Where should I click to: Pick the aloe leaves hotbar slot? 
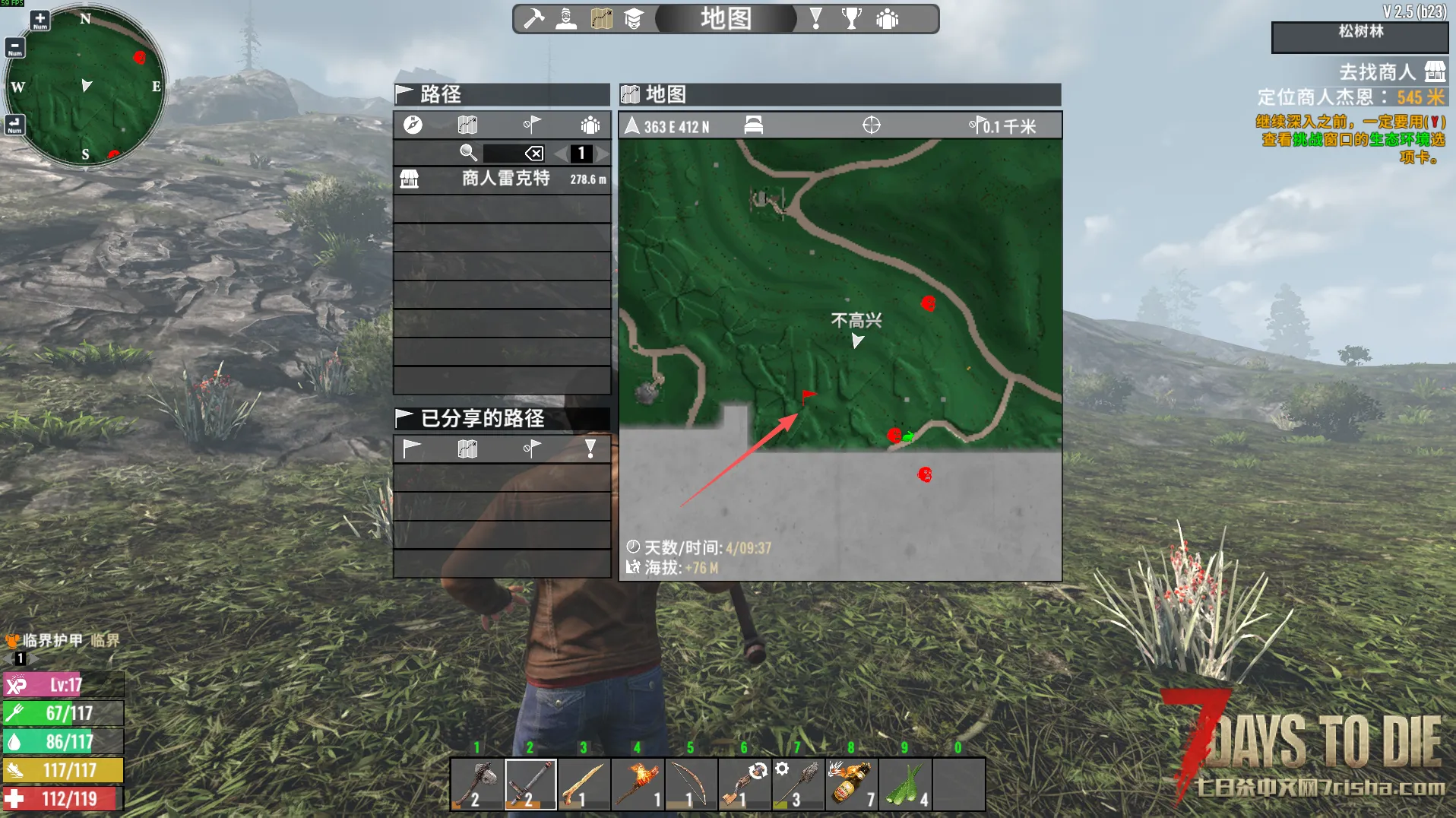coord(904,784)
